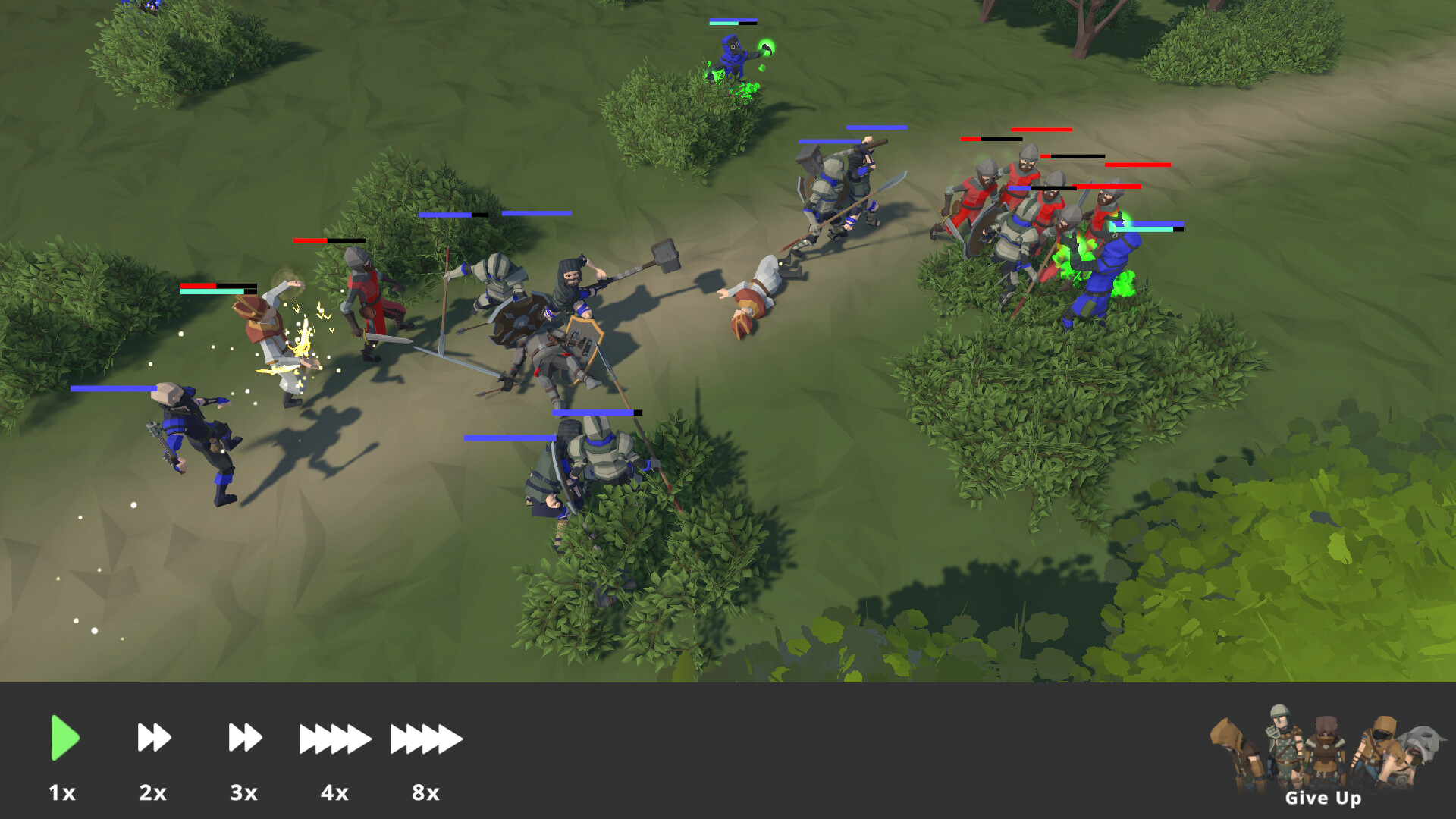This screenshot has height=819, width=1456.
Task: Click the 1x speed label
Action: coord(64,794)
